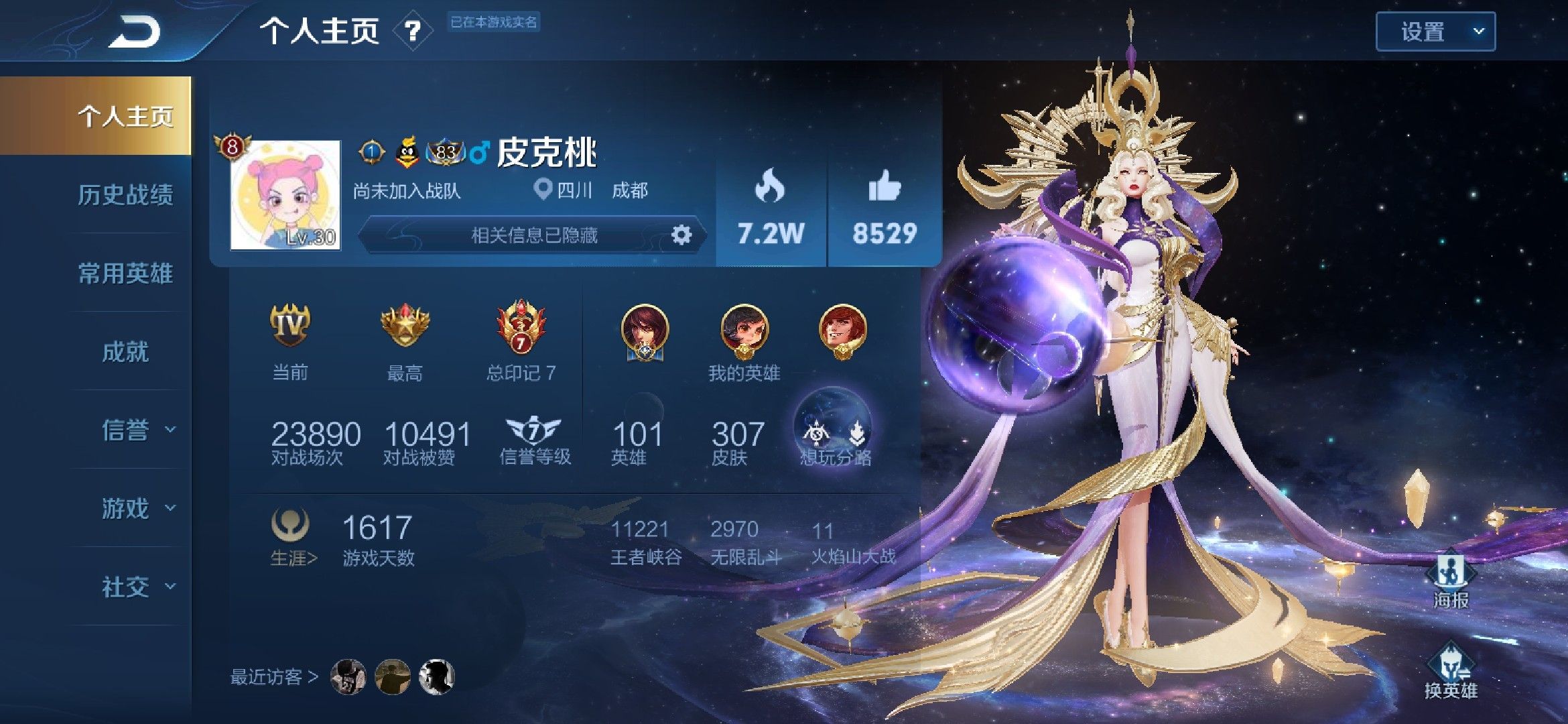Switch to the 常用英雄 tab

click(x=125, y=274)
